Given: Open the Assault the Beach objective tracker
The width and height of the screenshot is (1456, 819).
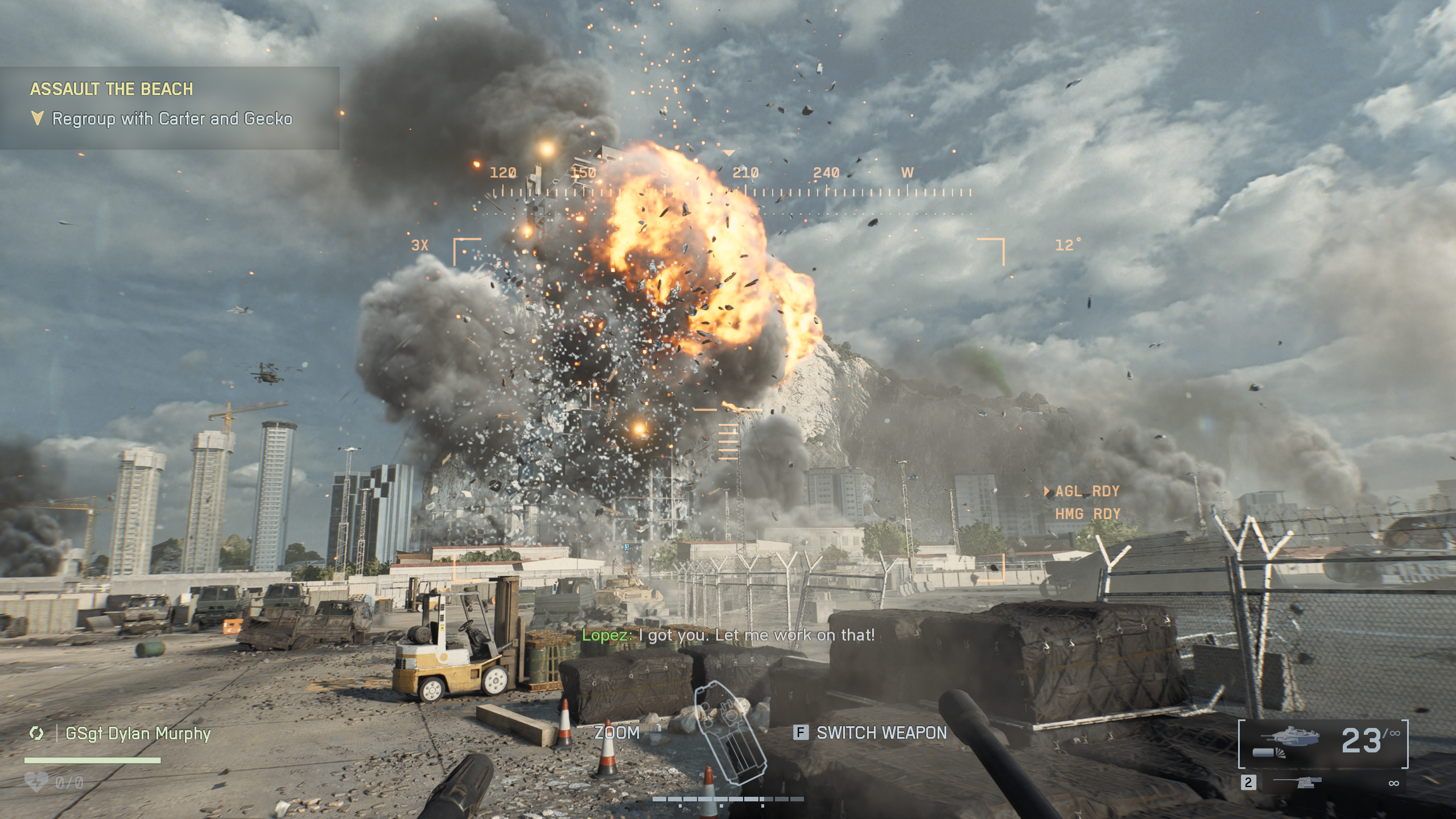Looking at the screenshot, I should coord(112,89).
